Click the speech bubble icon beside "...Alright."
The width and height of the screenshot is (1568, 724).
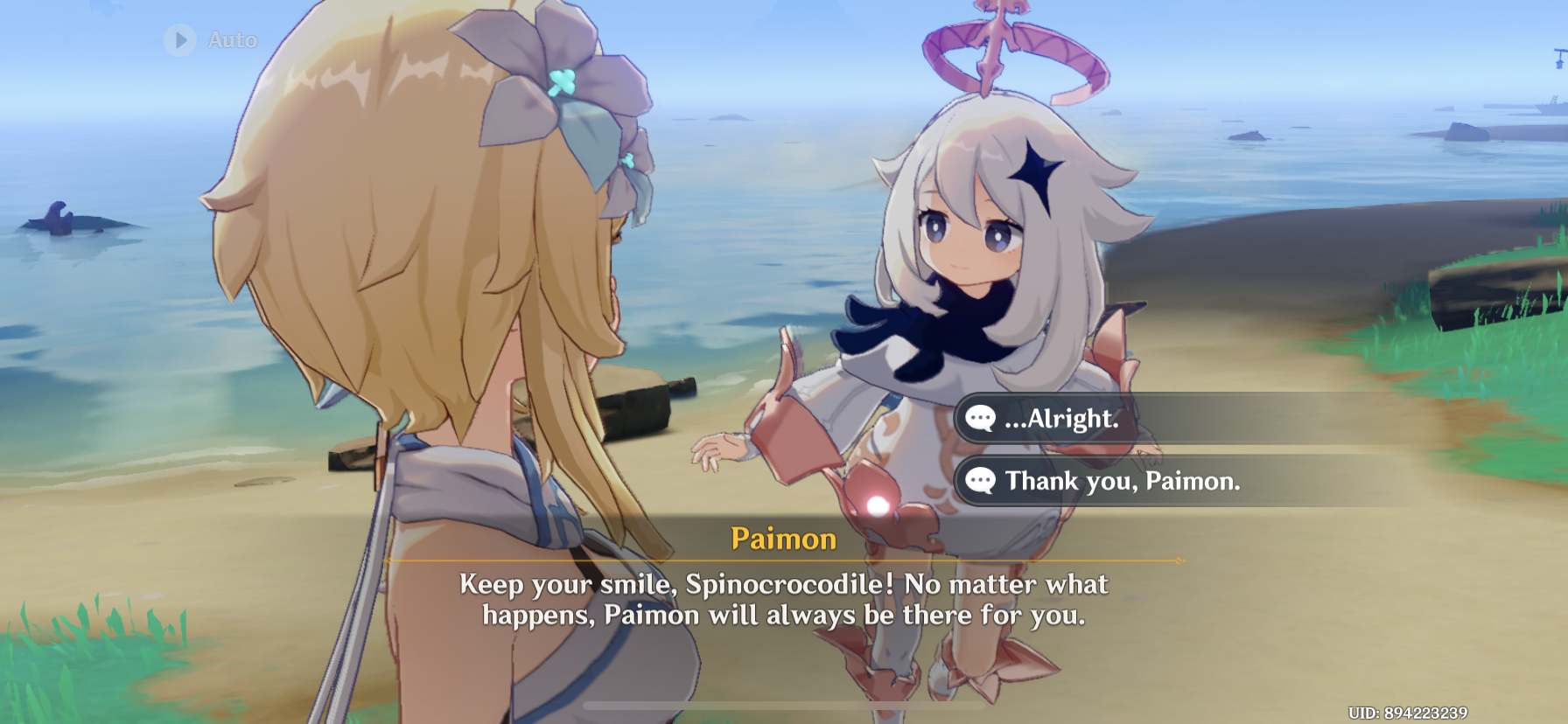click(980, 418)
